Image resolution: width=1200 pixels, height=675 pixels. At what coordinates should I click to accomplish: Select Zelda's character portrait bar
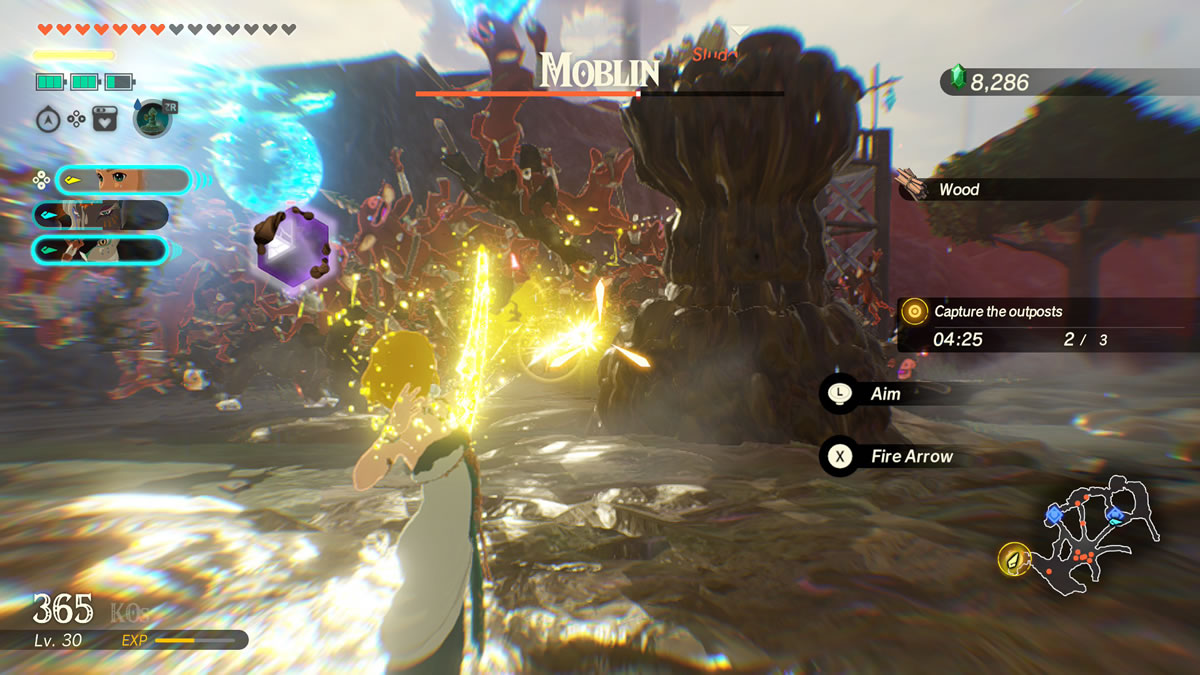click(122, 180)
